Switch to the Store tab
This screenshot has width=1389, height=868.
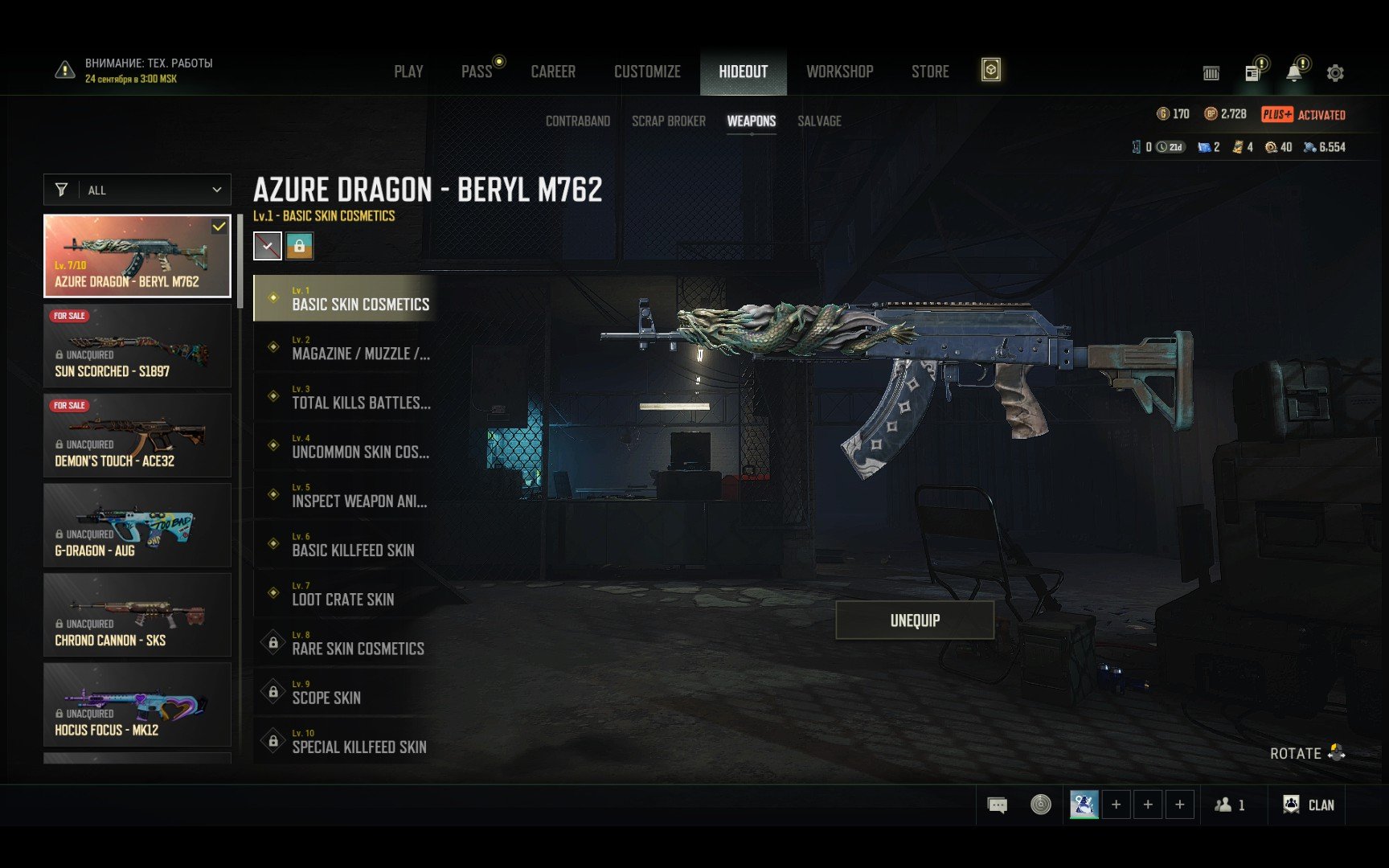[930, 72]
